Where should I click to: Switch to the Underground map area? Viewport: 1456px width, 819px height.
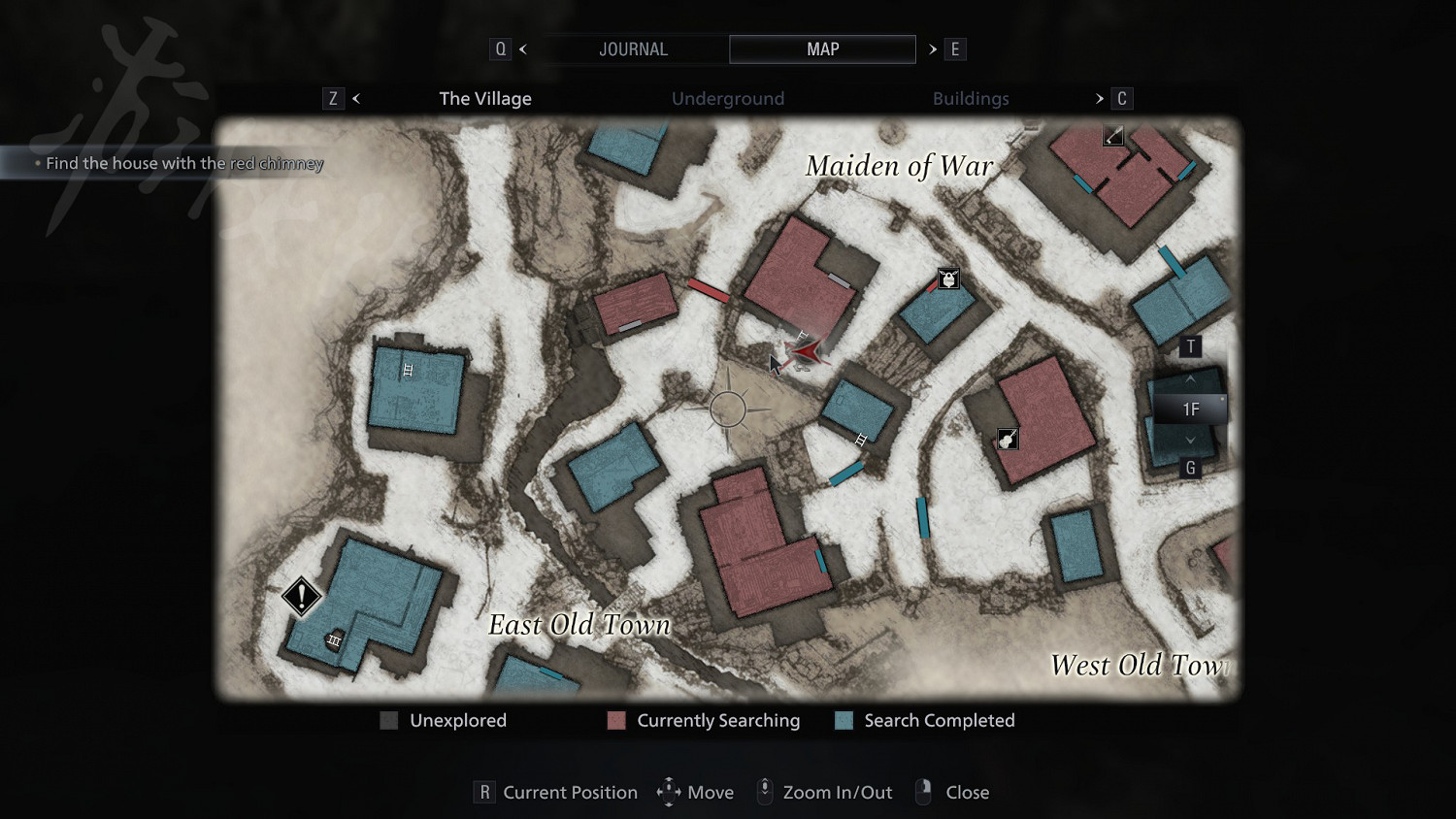(727, 98)
